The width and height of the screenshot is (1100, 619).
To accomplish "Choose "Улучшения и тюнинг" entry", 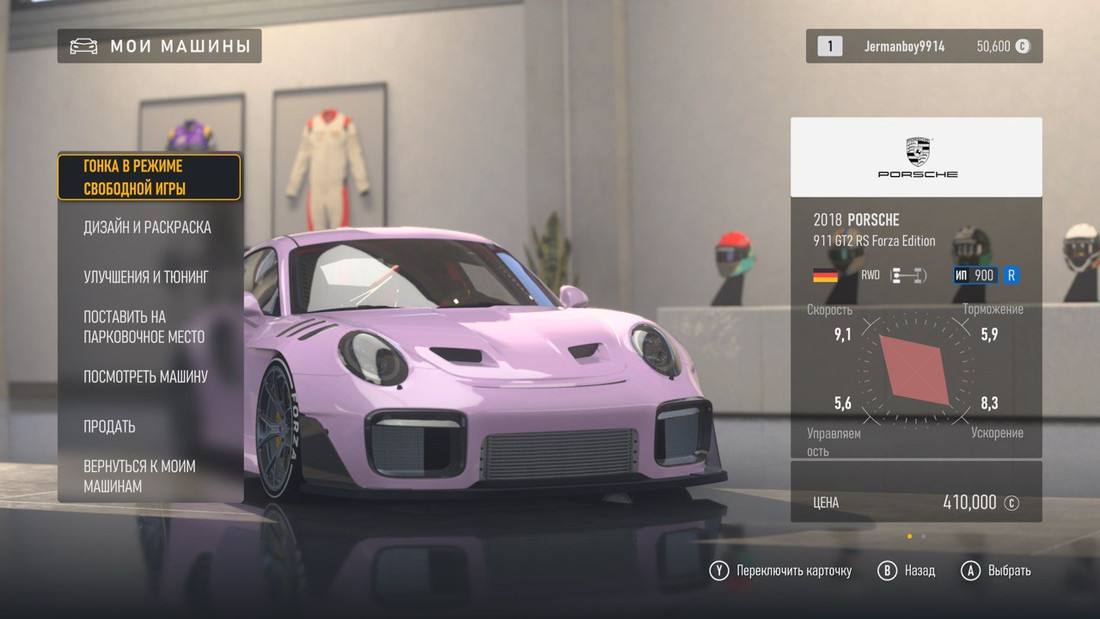I will click(x=146, y=277).
